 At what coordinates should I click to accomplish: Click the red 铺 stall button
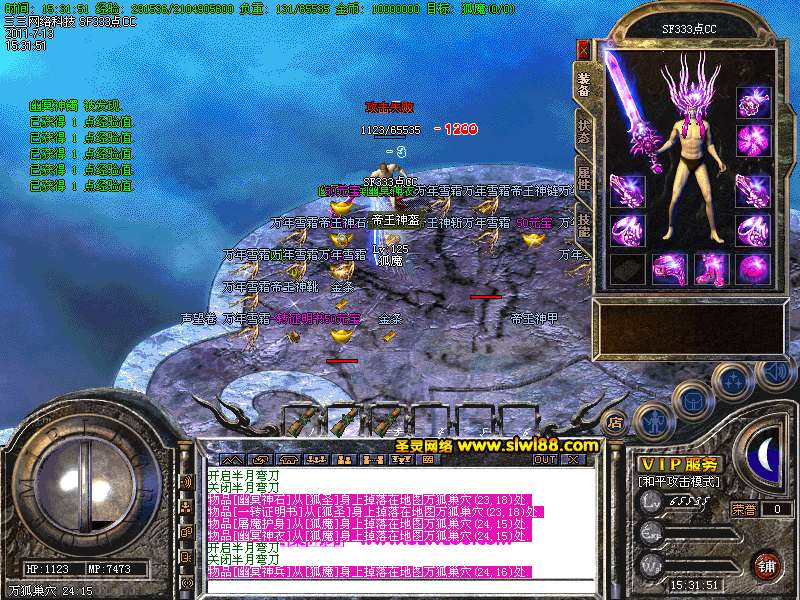[766, 565]
